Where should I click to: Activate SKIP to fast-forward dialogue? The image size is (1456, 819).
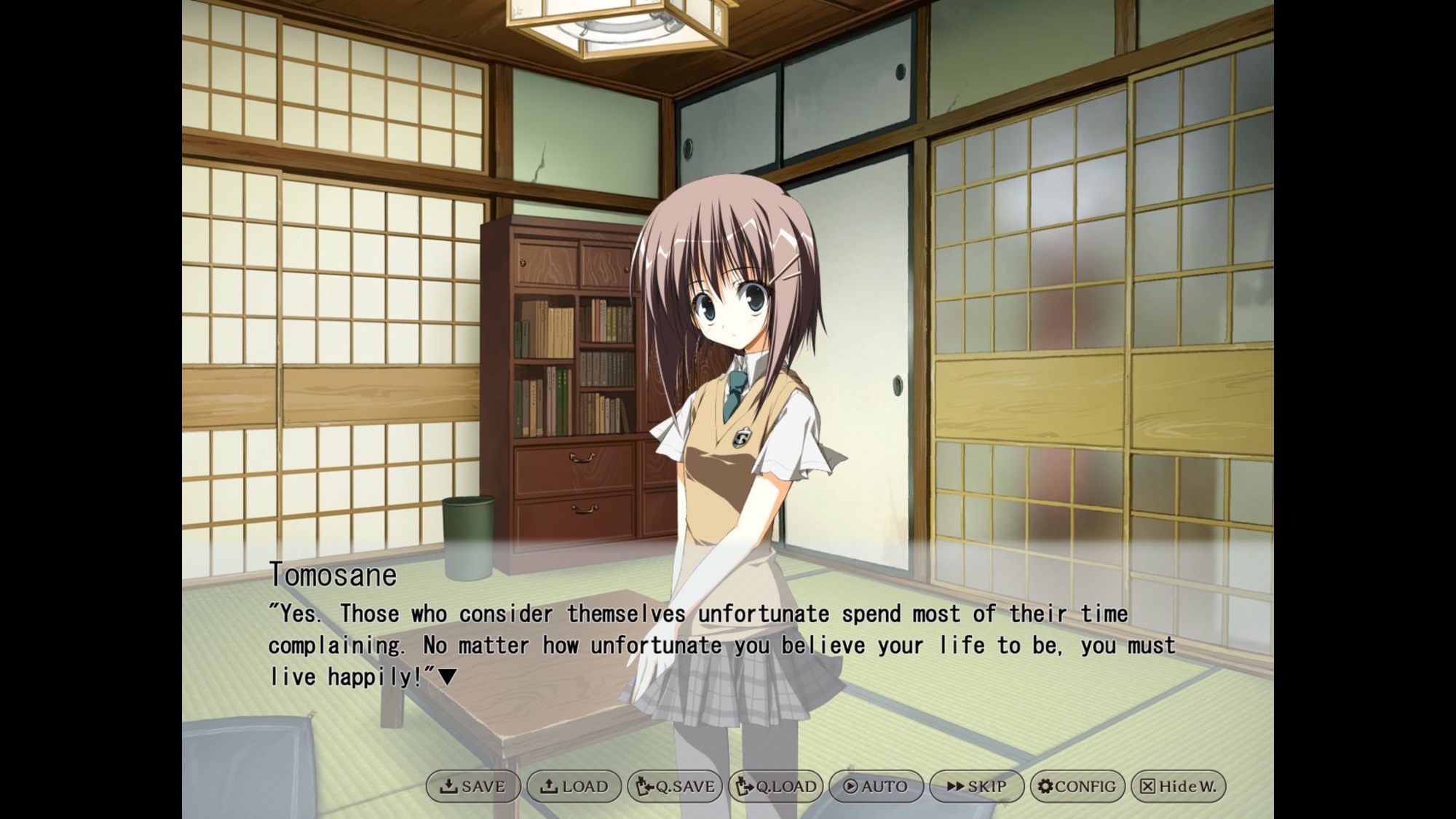pyautogui.click(x=976, y=786)
